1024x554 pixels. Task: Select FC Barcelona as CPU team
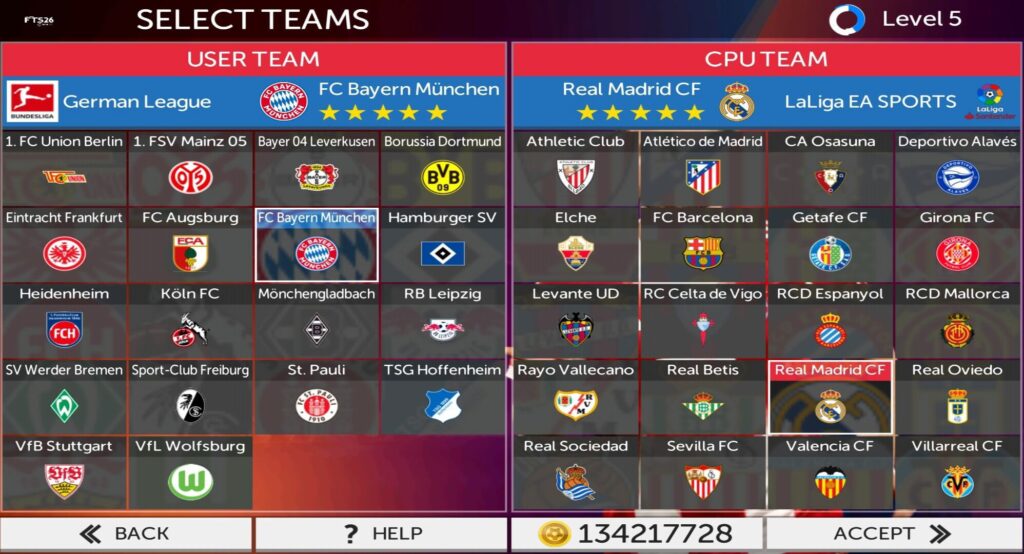click(x=703, y=244)
